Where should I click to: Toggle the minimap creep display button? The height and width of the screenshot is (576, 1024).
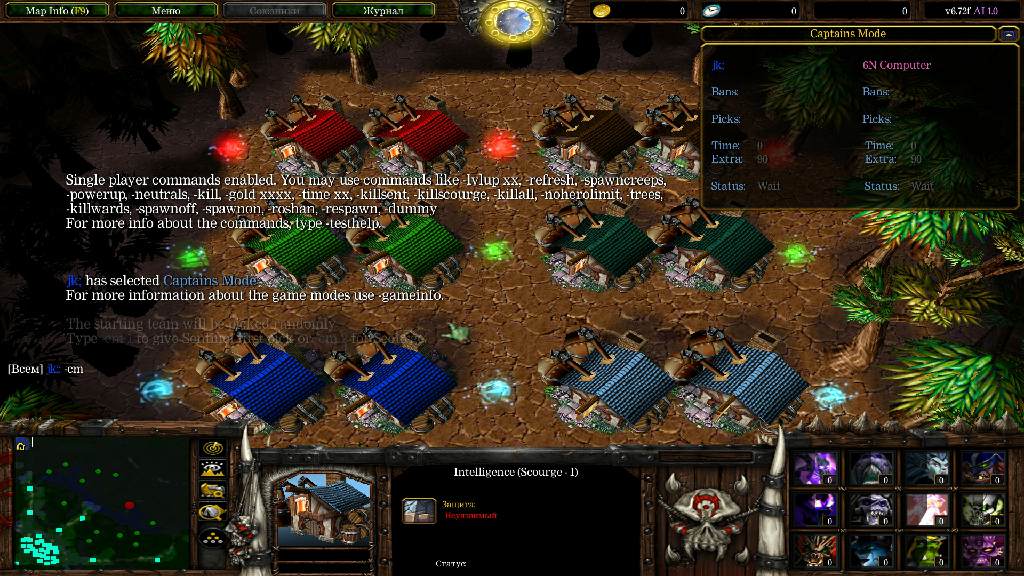point(212,512)
